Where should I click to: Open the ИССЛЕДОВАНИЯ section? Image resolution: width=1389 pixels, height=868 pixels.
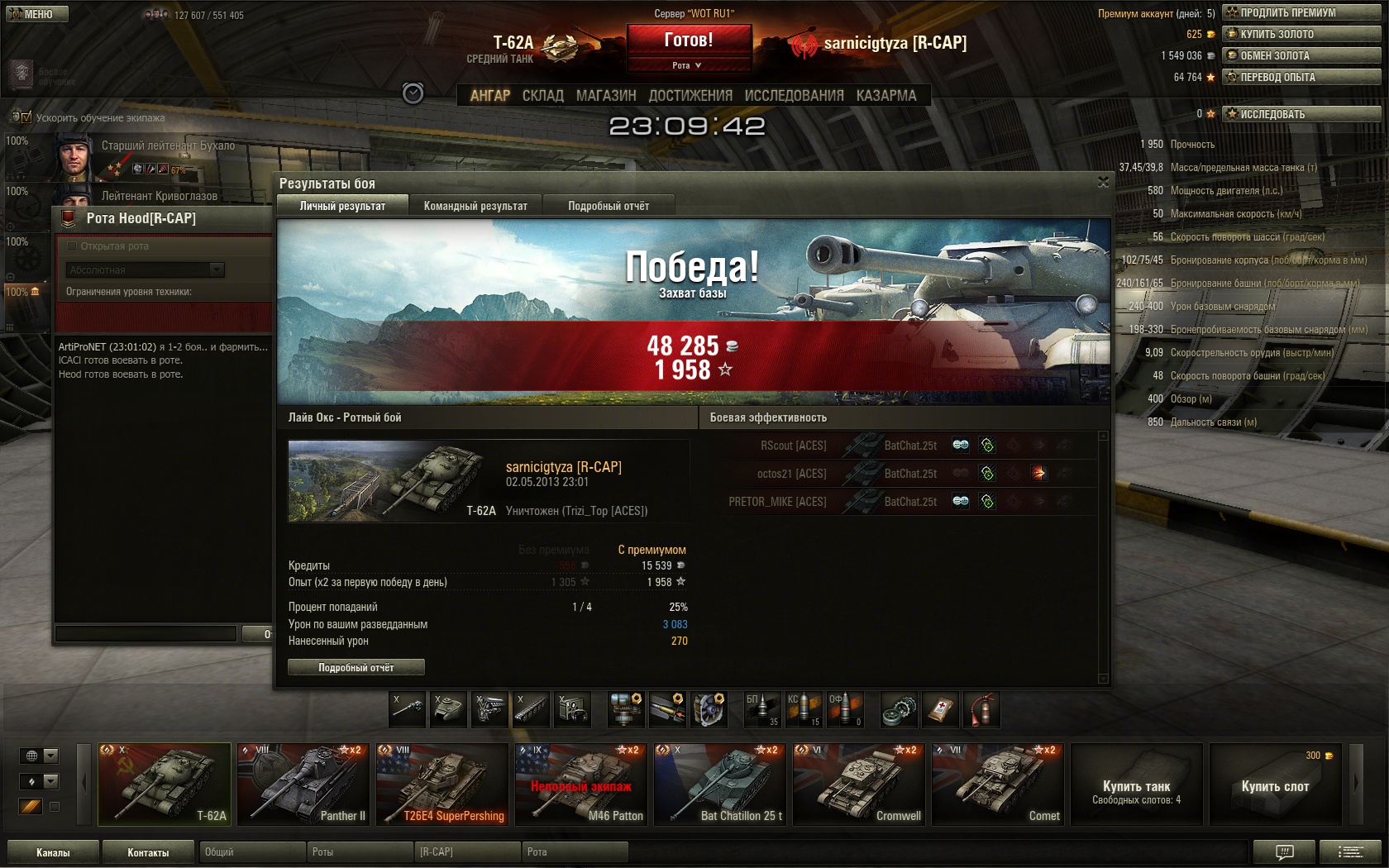point(794,96)
